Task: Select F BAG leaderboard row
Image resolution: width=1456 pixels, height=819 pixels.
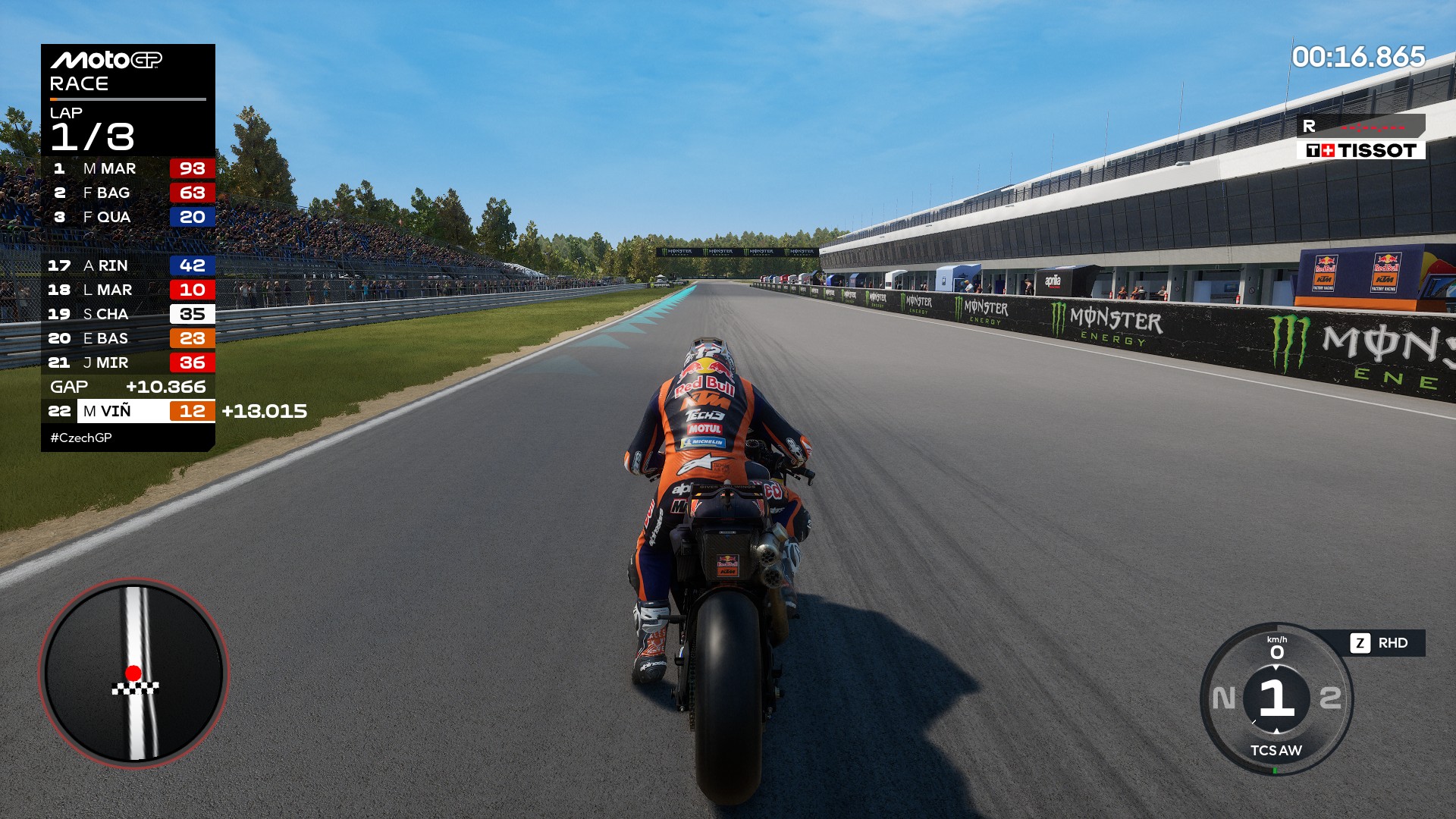Action: coord(127,193)
